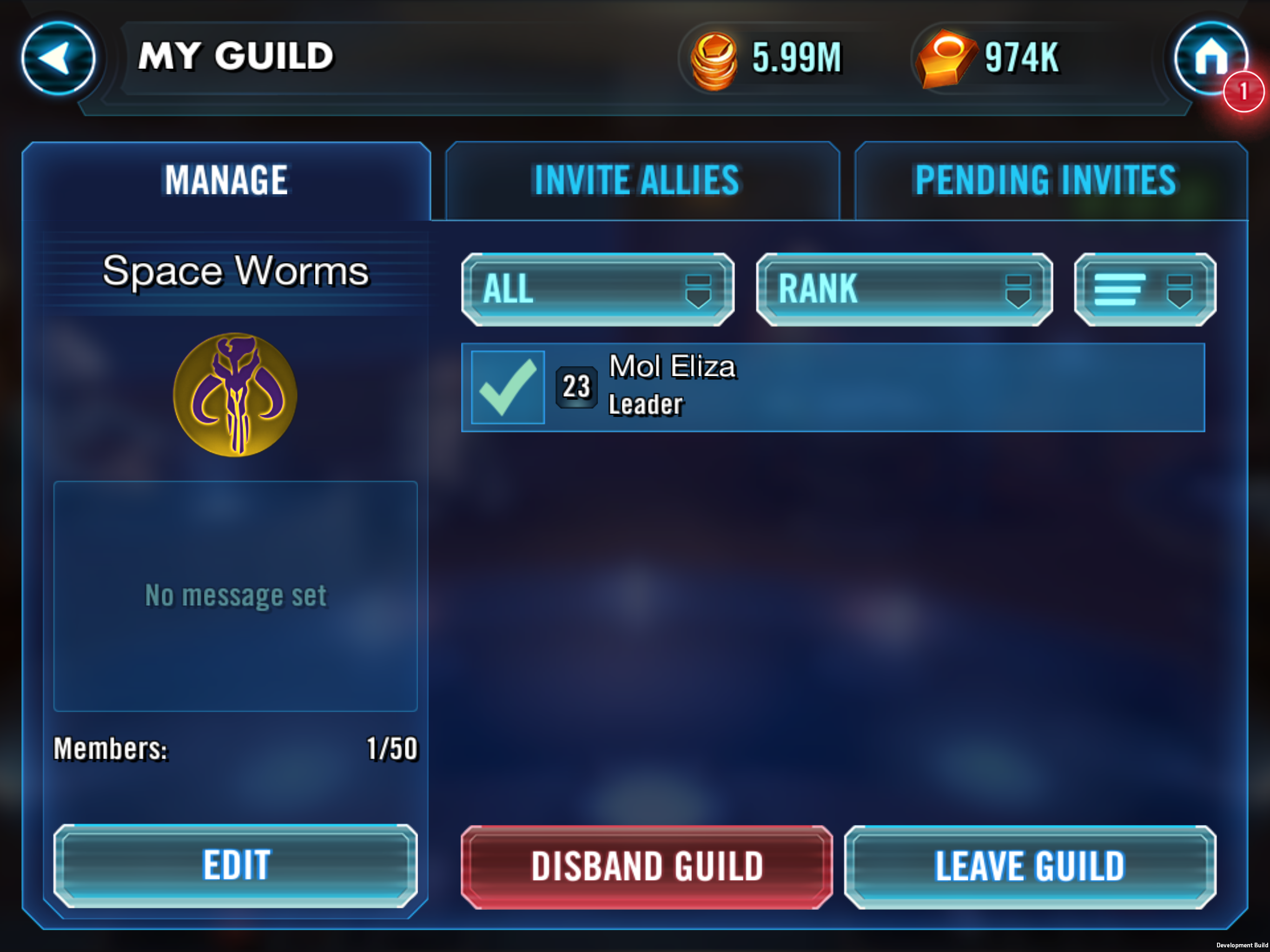The height and width of the screenshot is (952, 1270).
Task: Click the Space Worms guild emblem
Action: 235,395
